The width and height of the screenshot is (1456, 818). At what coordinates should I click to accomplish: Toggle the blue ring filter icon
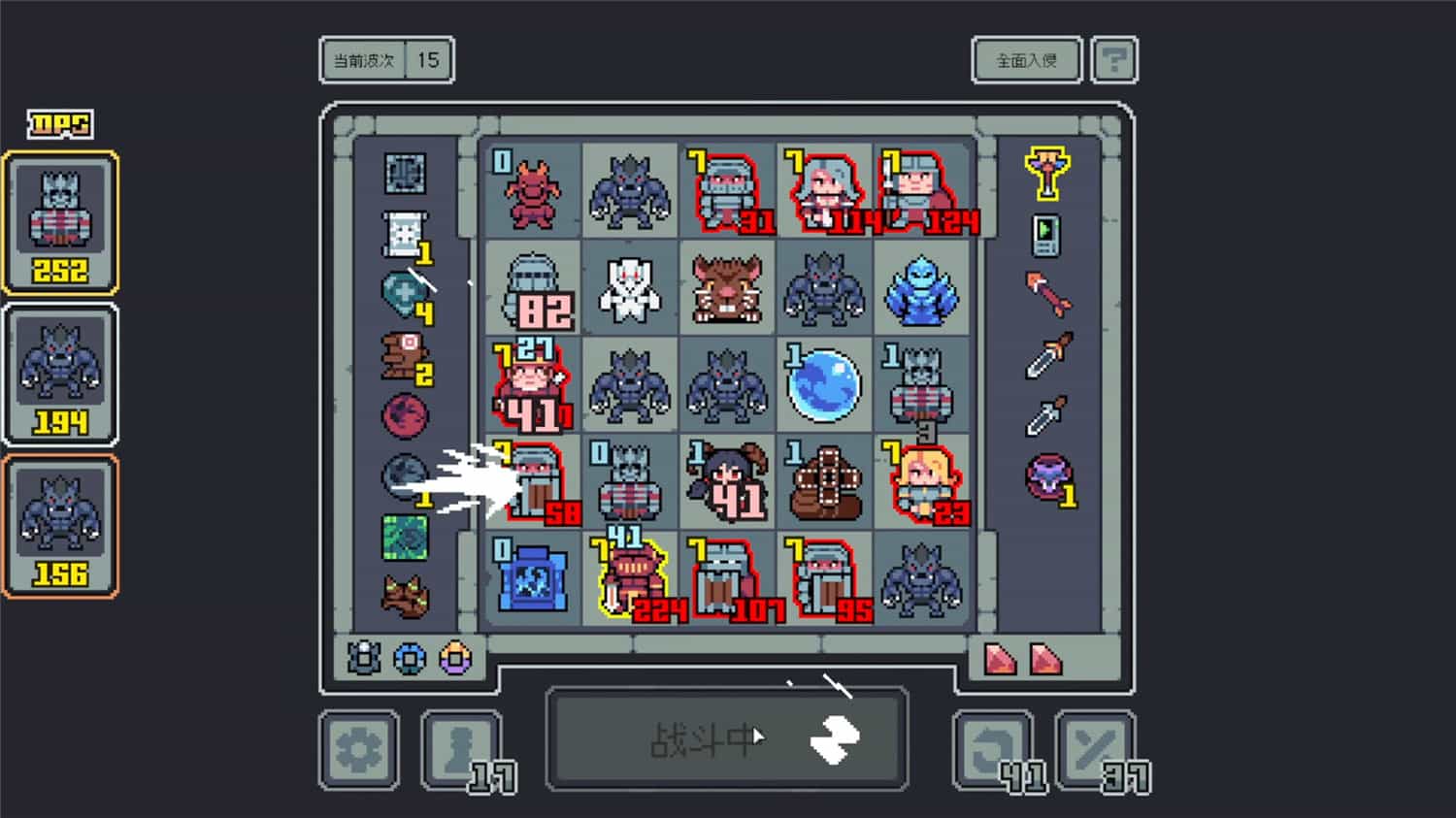[x=409, y=658]
